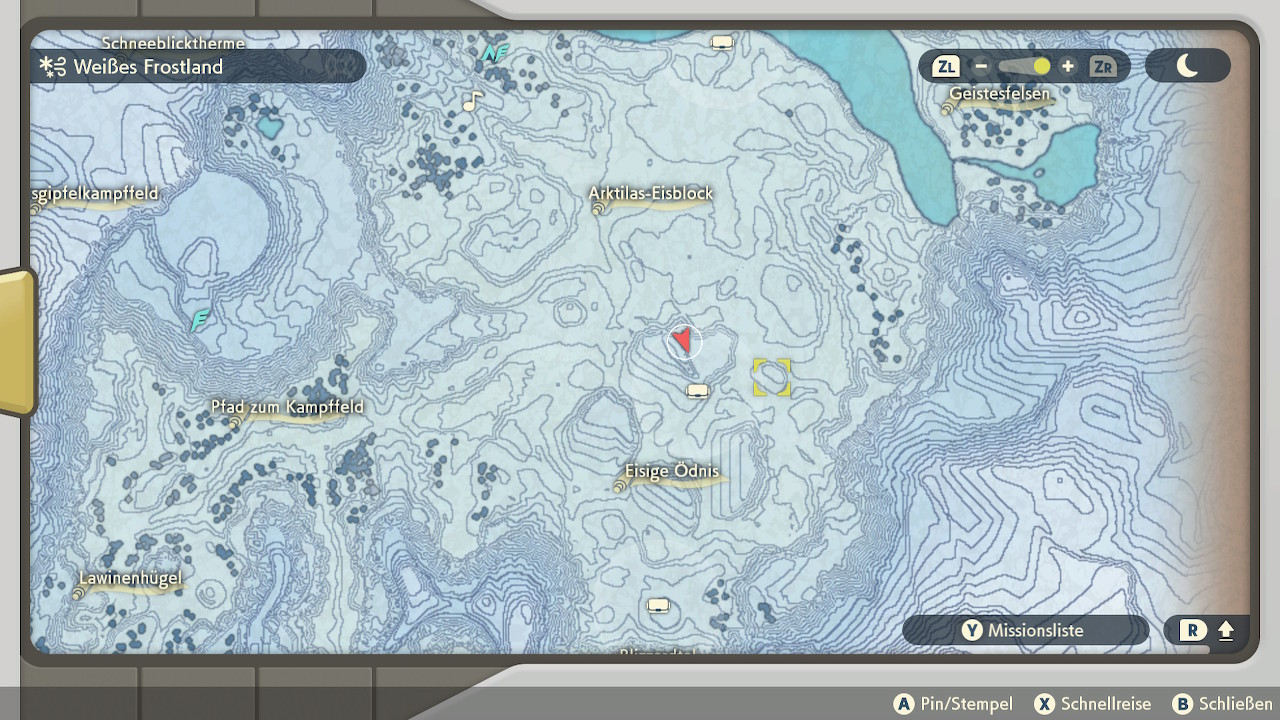Open the yellow side tab

pos(16,342)
